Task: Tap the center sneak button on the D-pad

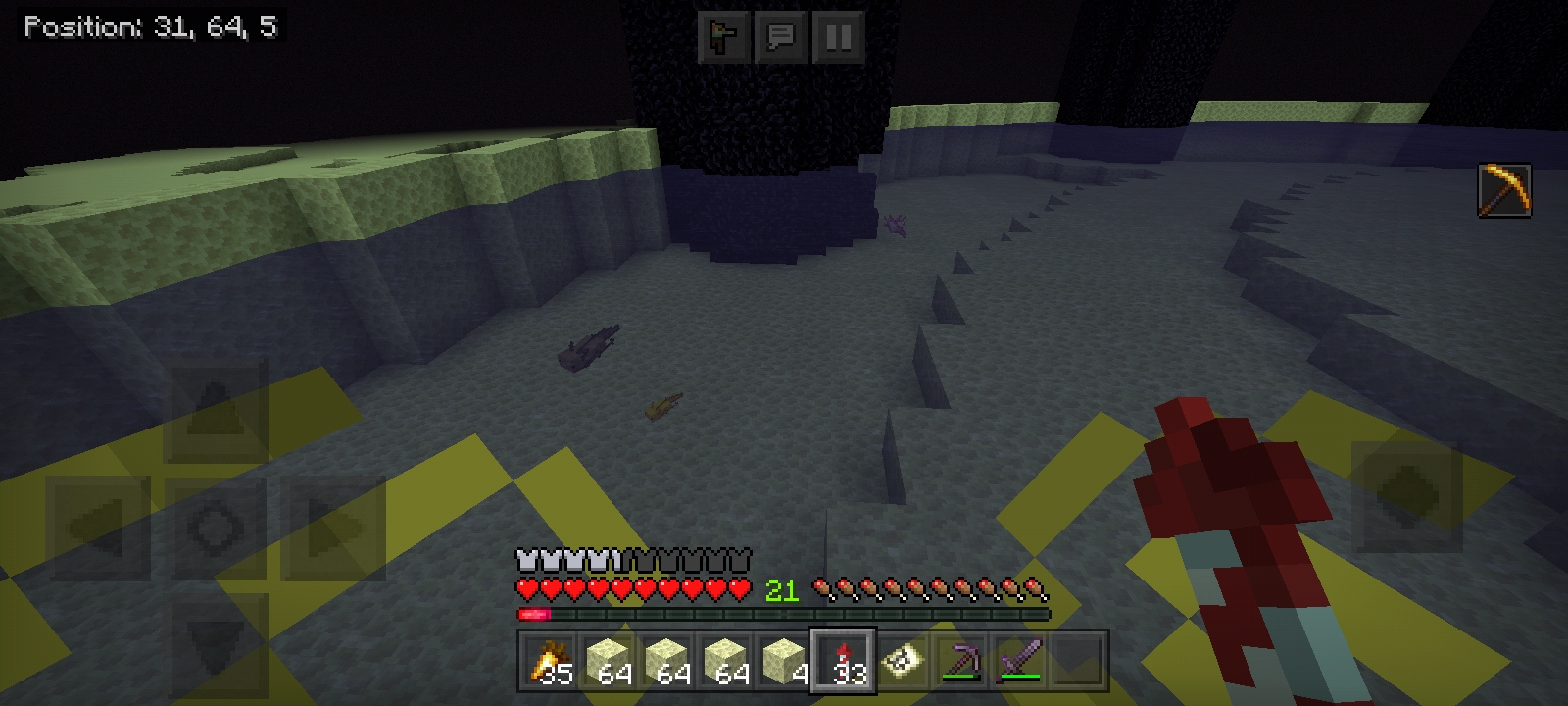Action: (x=216, y=528)
